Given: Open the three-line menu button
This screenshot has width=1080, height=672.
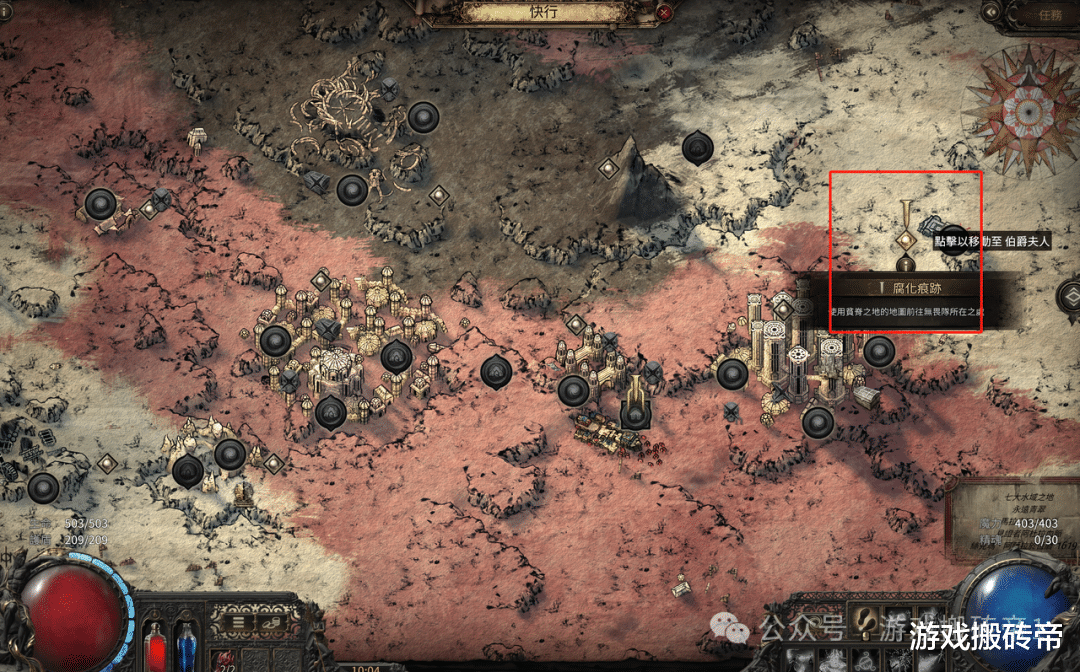Looking at the screenshot, I should tap(240, 621).
